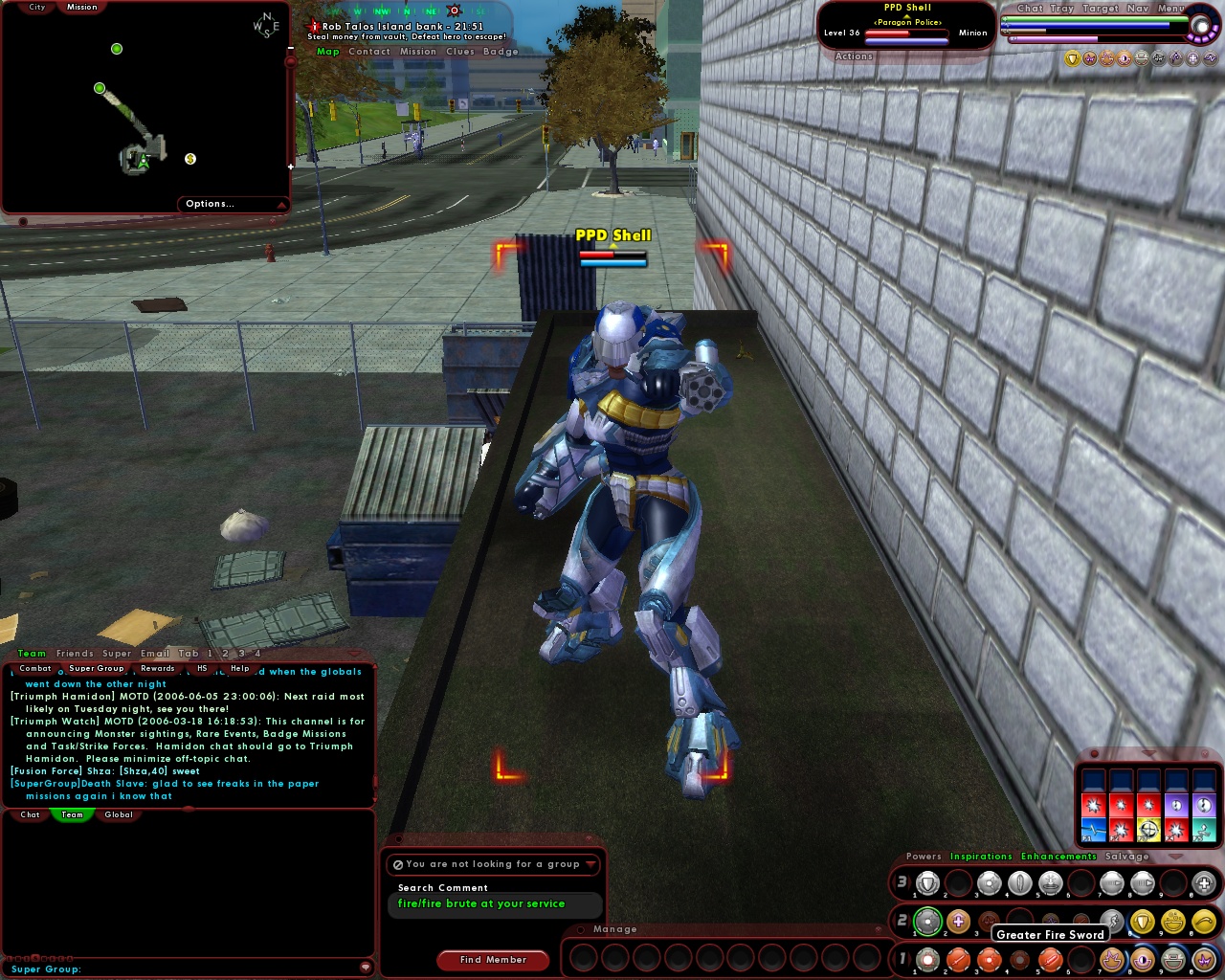Click the Search Comment input field

pyautogui.click(x=494, y=904)
